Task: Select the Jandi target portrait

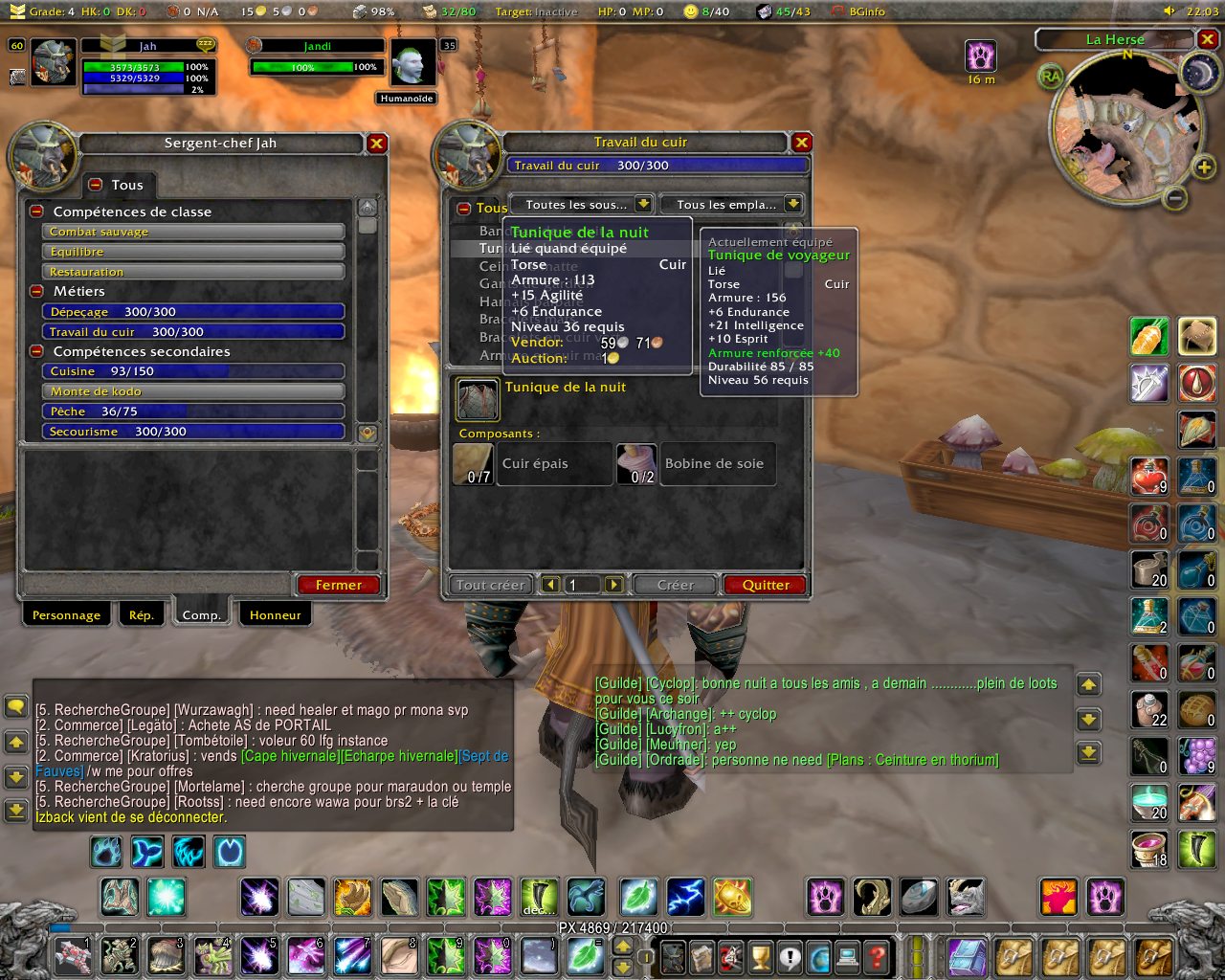Action: 413,64
